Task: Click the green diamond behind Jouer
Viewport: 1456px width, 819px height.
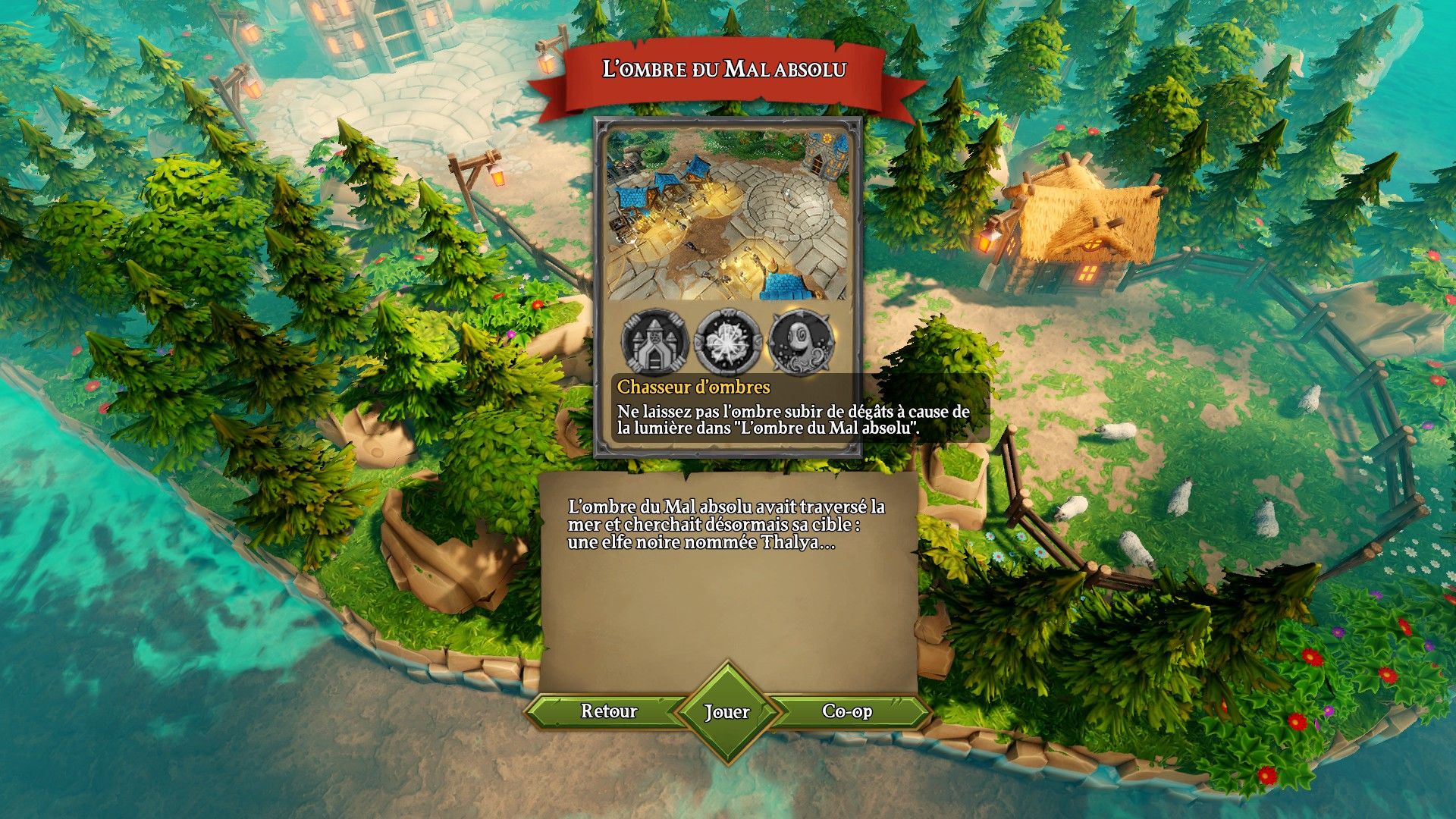Action: tap(728, 711)
